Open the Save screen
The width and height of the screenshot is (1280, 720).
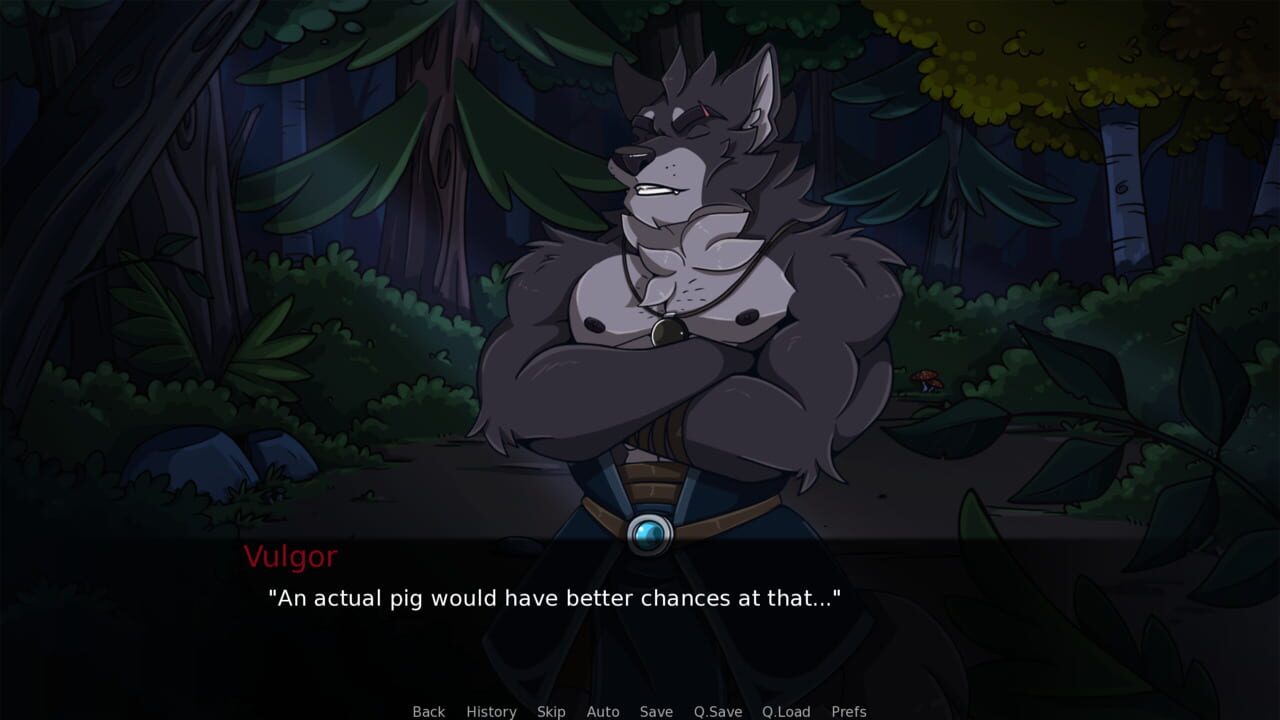655,712
